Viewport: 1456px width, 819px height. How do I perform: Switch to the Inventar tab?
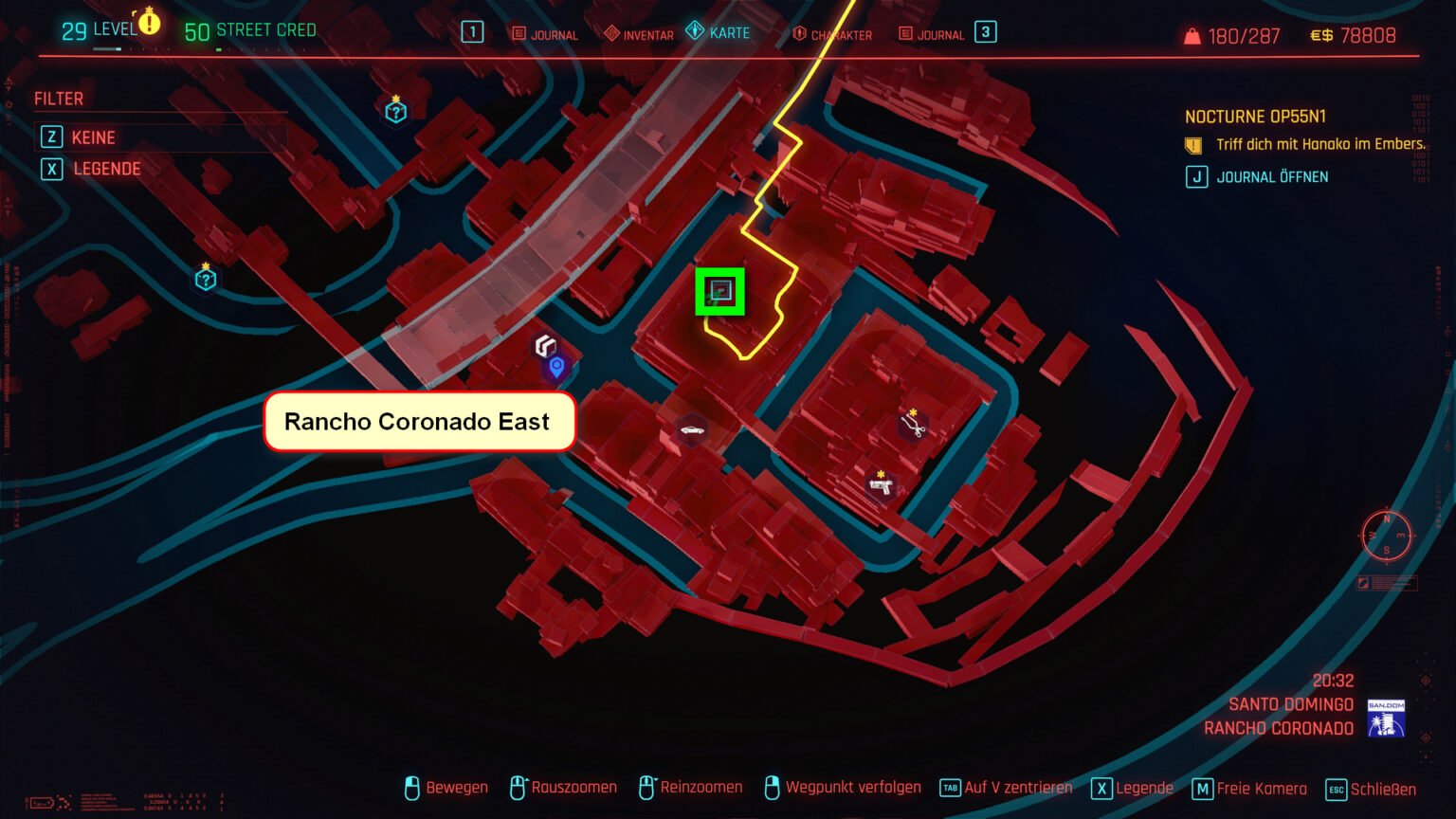point(638,34)
